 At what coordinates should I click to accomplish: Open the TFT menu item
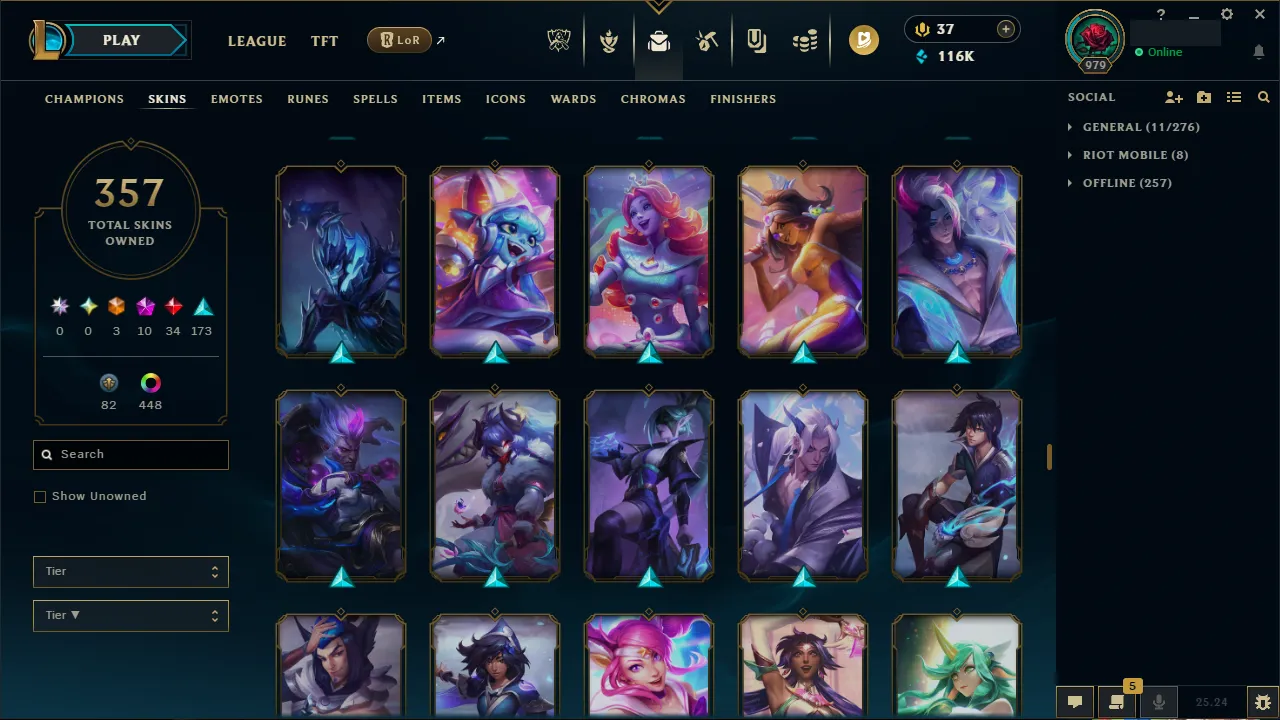coord(324,41)
